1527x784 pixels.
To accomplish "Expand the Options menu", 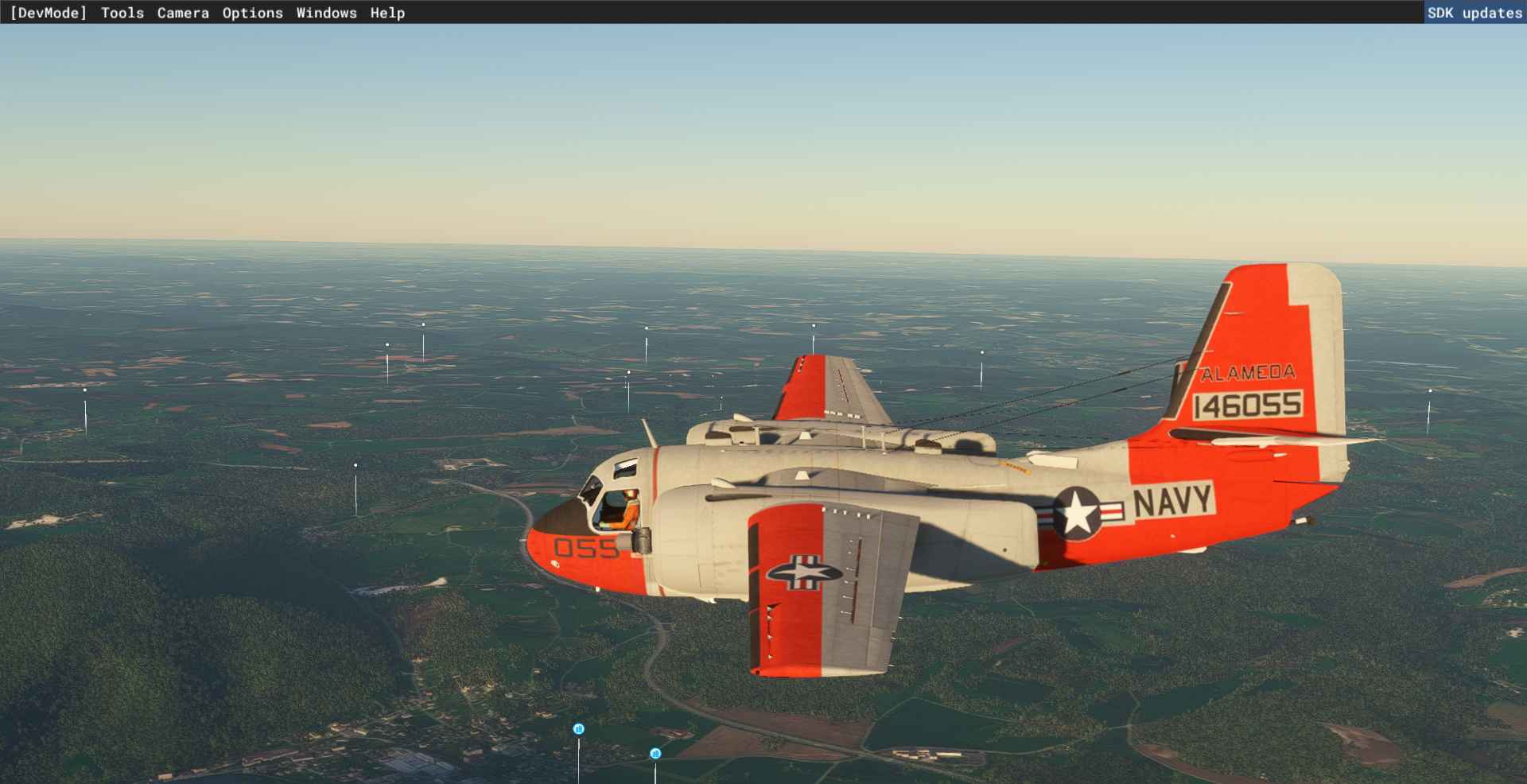I will coord(252,13).
